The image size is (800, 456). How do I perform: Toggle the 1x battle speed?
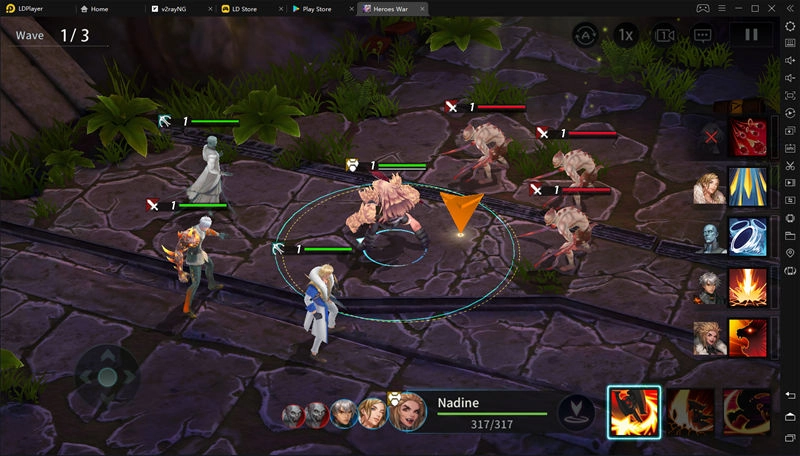pos(625,35)
